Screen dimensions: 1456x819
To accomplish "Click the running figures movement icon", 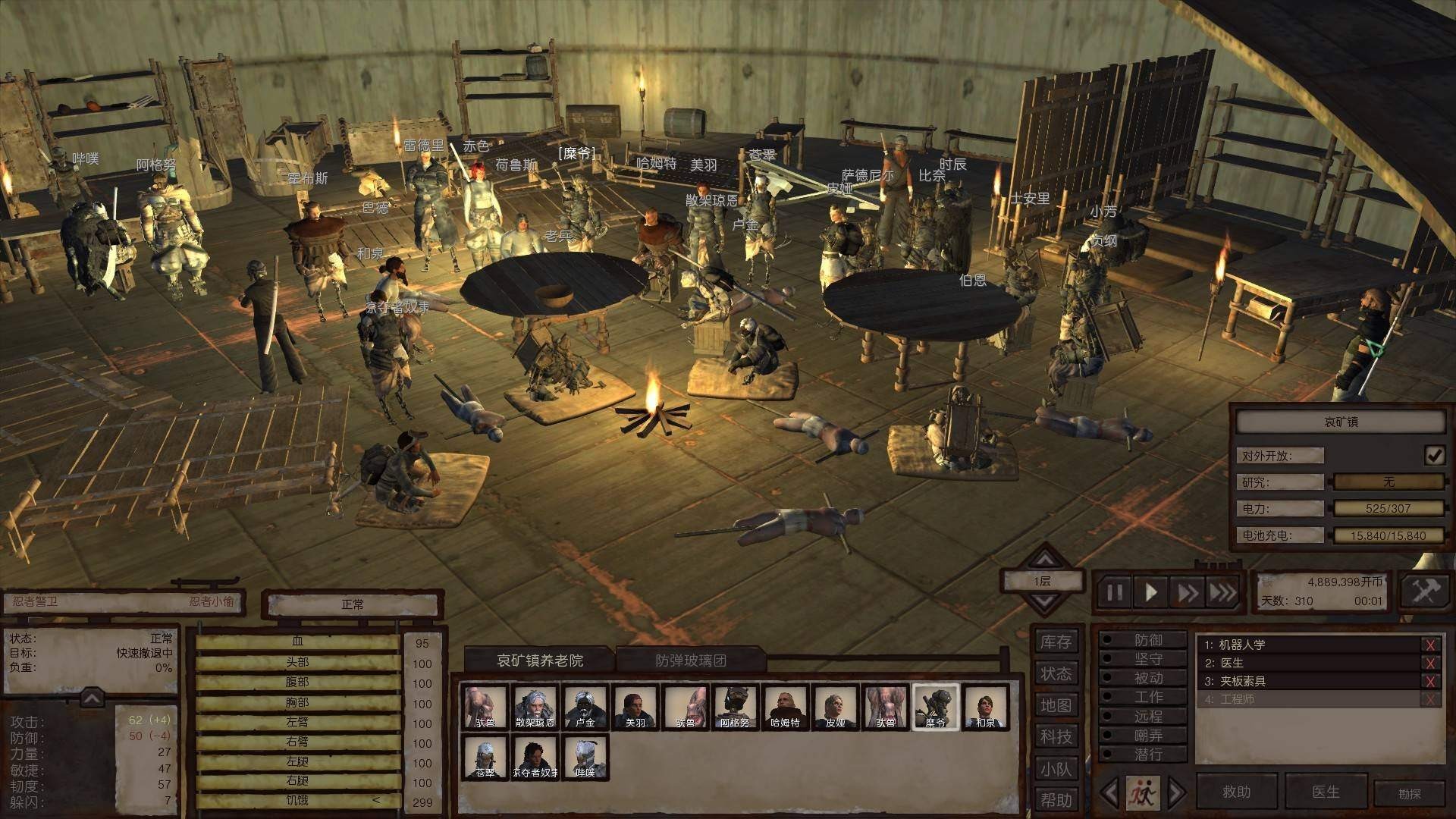I will click(x=1142, y=793).
